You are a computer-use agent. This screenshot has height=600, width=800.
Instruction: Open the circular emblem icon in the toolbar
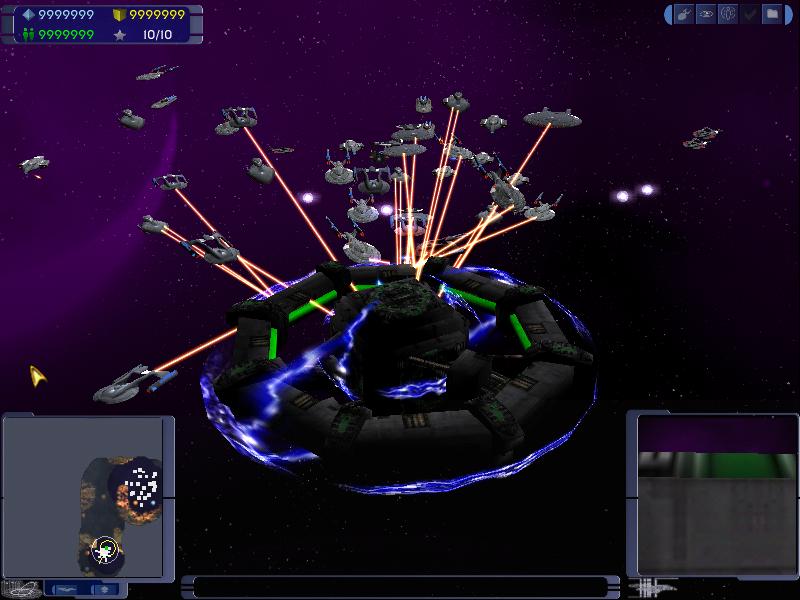click(x=727, y=14)
